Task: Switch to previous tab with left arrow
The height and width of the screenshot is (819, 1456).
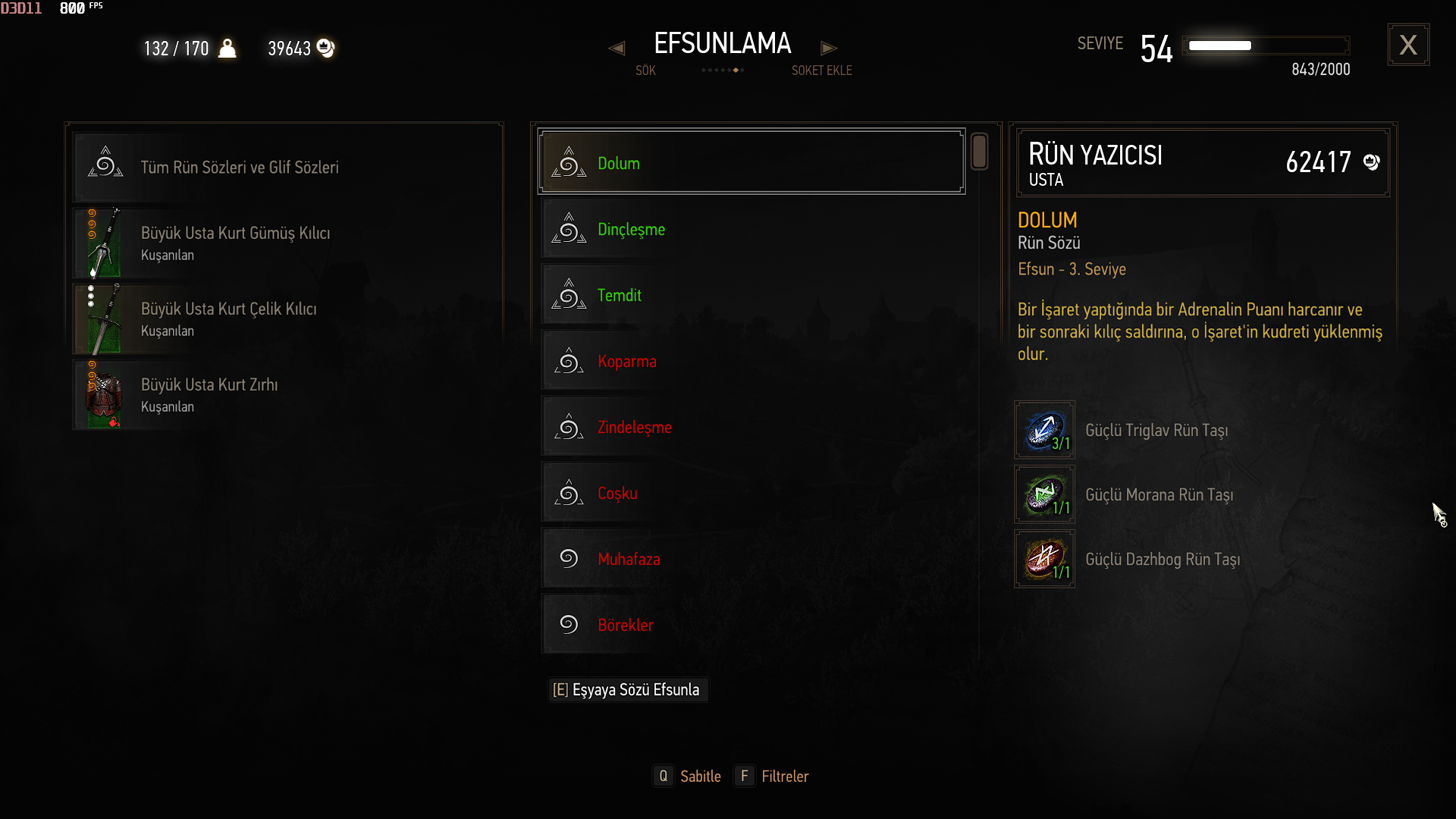Action: tap(617, 49)
